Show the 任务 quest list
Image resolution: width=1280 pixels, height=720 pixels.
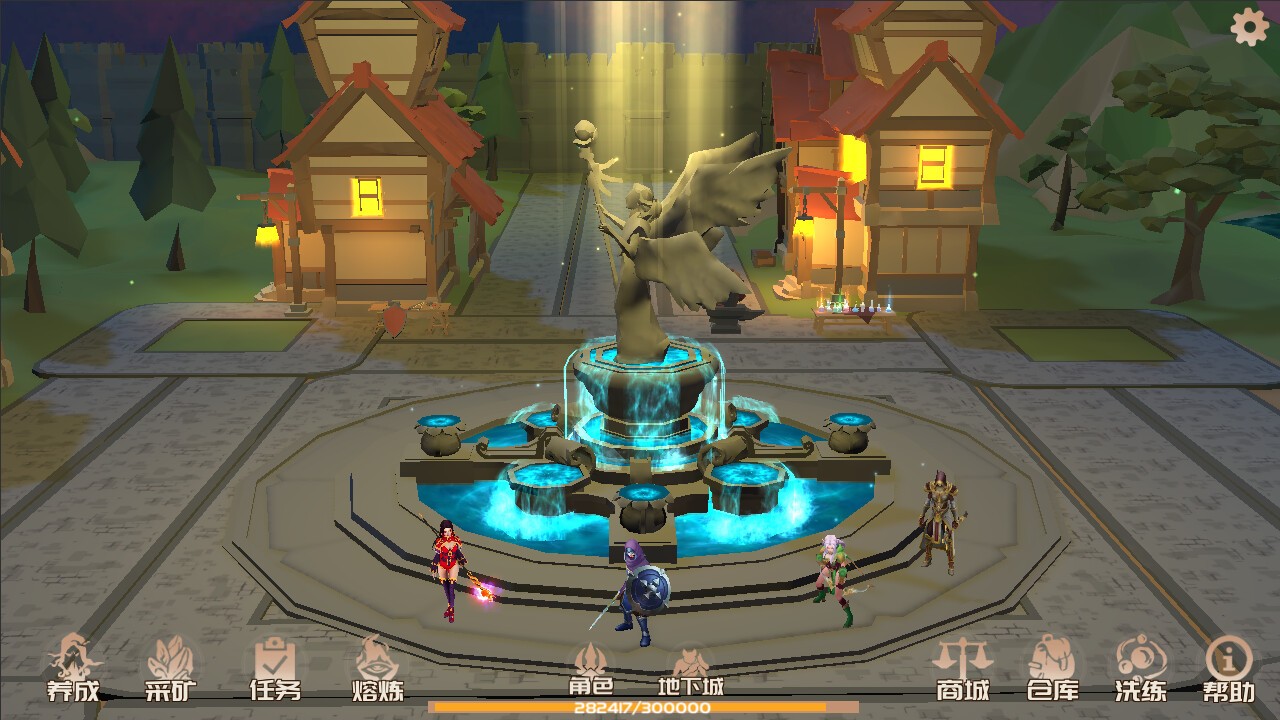pyautogui.click(x=274, y=668)
